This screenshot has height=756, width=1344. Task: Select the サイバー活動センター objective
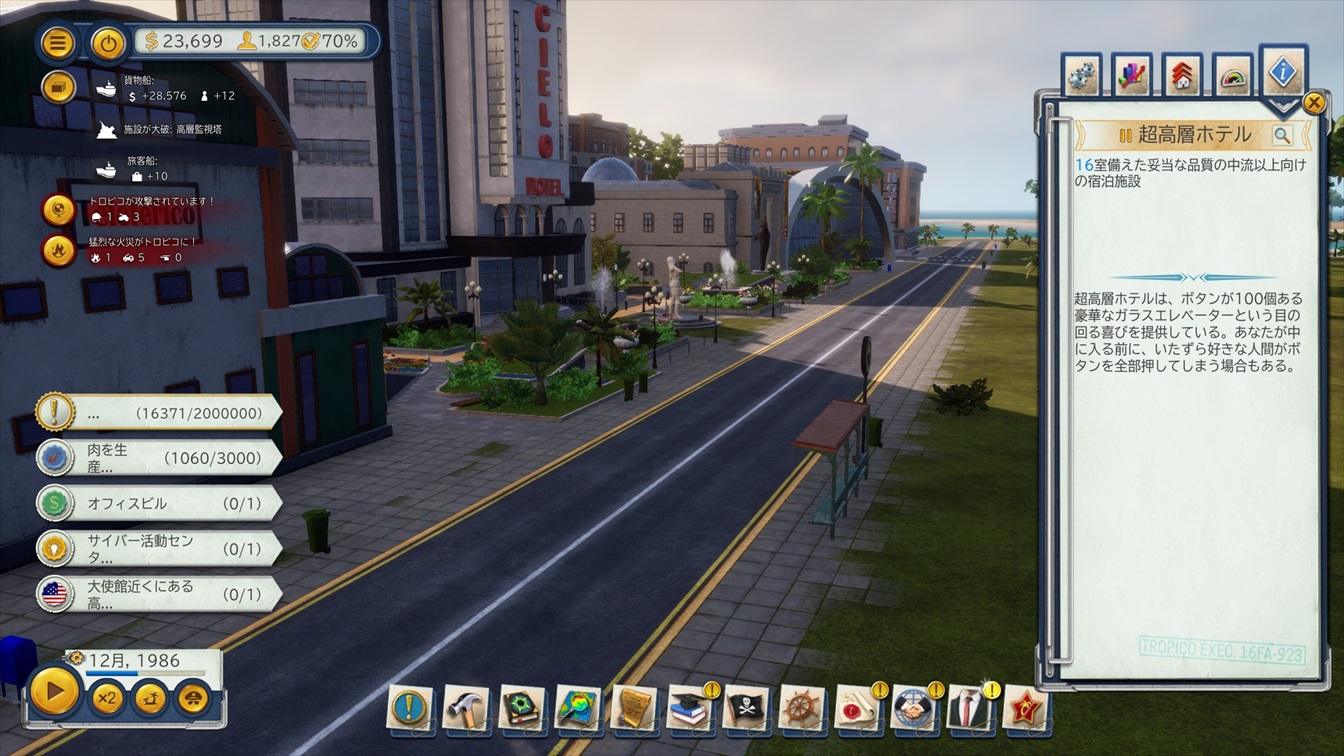160,548
